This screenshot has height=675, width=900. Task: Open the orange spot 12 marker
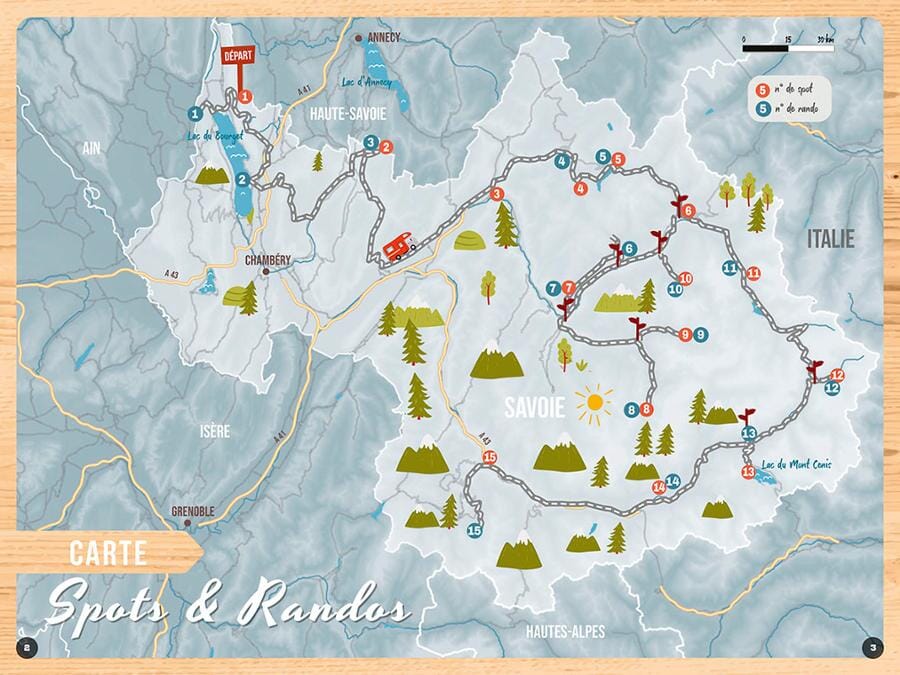coord(838,375)
